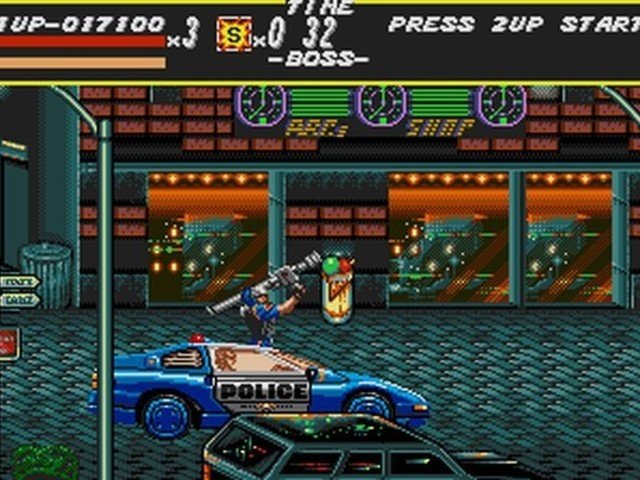Click the special attack S icon
Screen dimensions: 640x480
(233, 35)
